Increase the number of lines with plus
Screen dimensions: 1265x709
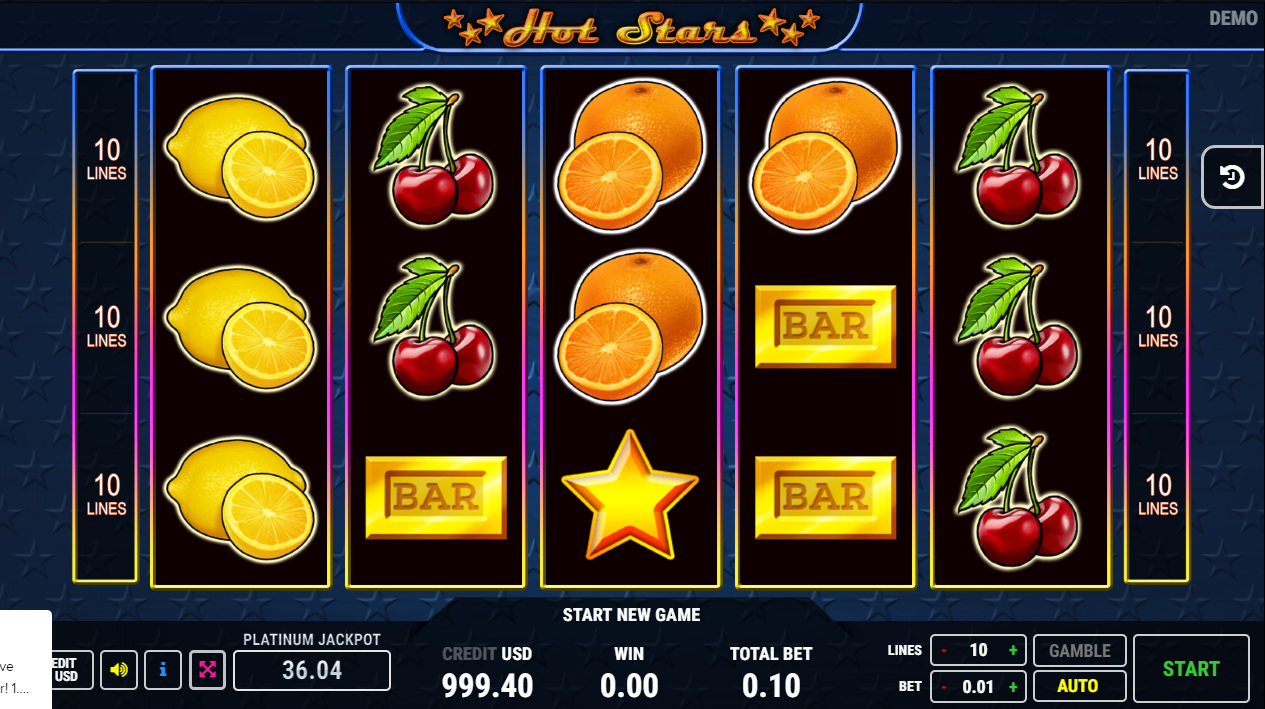point(1013,651)
